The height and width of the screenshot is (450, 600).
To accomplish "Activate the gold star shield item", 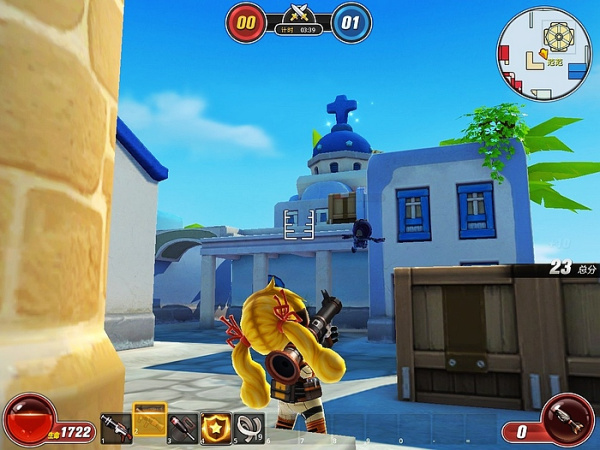I will tap(216, 428).
